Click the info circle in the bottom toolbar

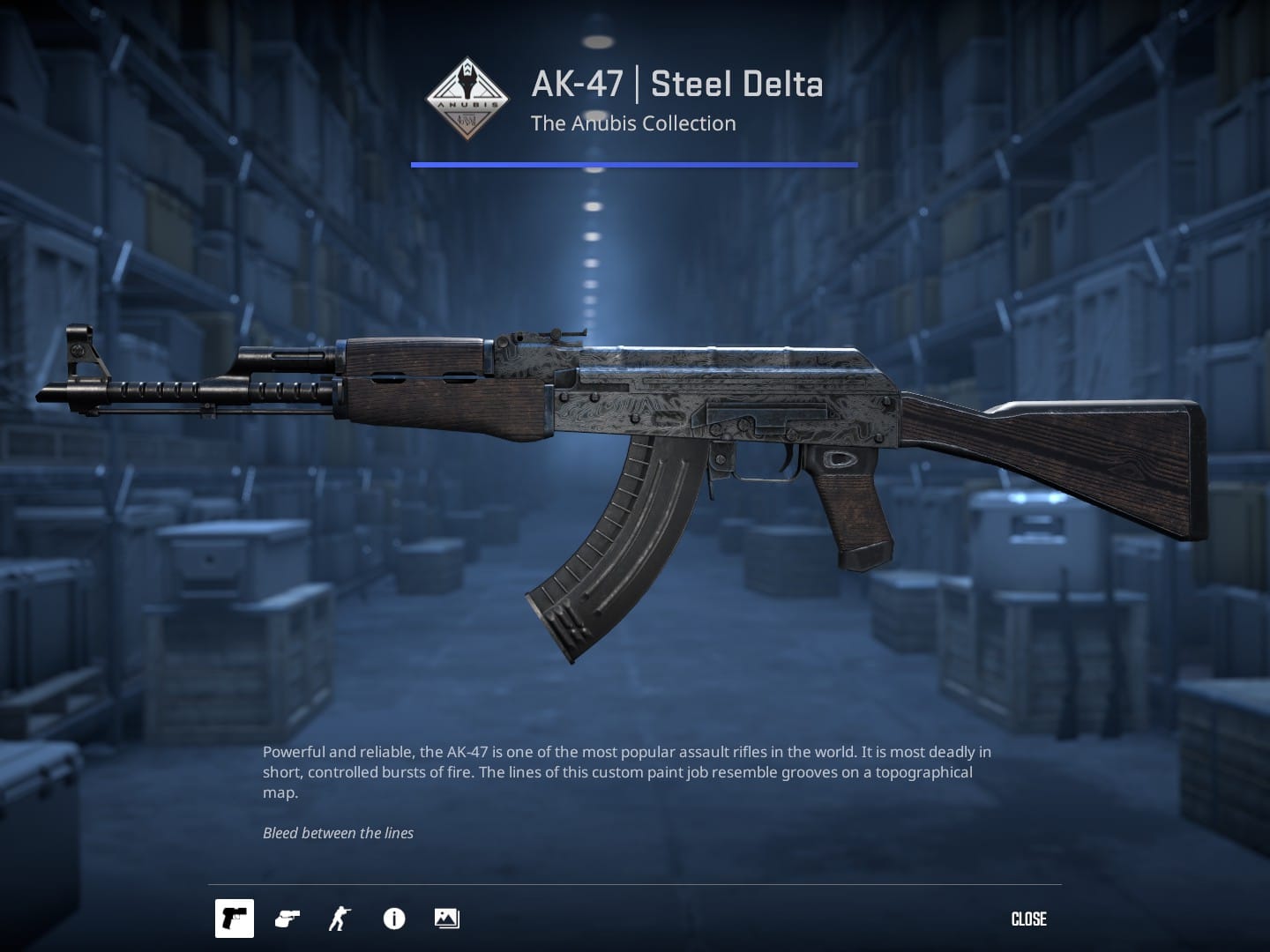[x=393, y=919]
